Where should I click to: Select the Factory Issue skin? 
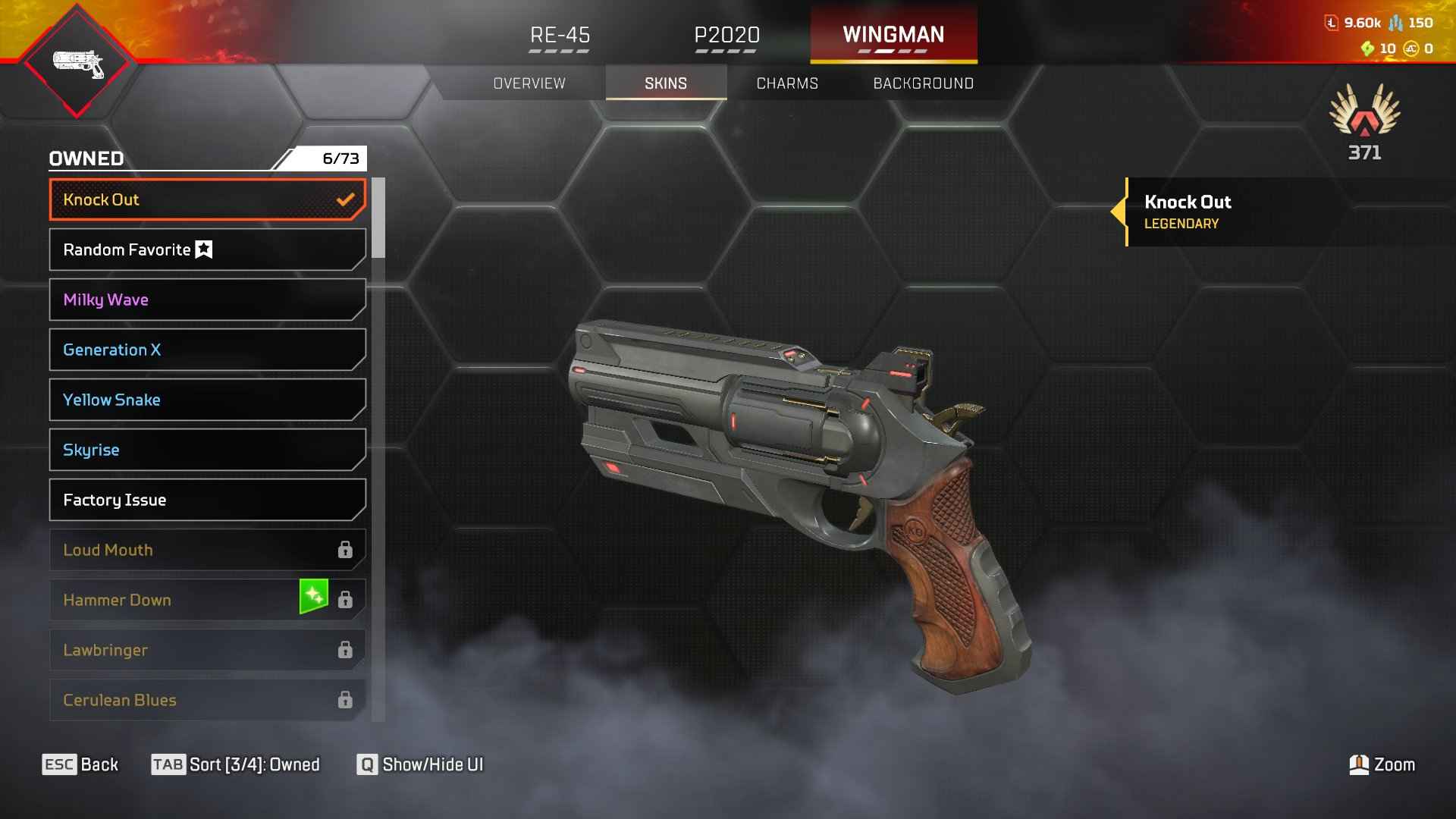coord(207,500)
